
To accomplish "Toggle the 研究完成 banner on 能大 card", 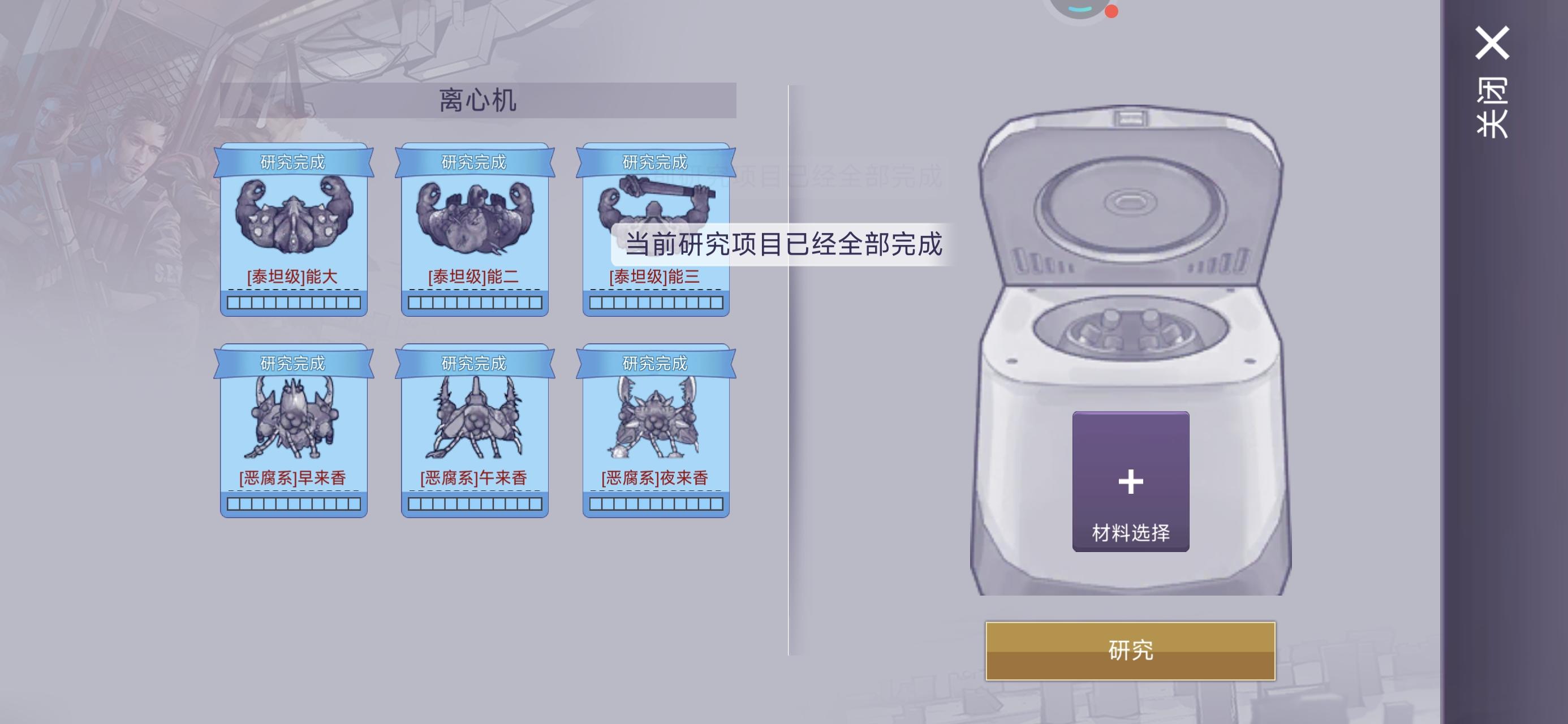I will coord(294,162).
